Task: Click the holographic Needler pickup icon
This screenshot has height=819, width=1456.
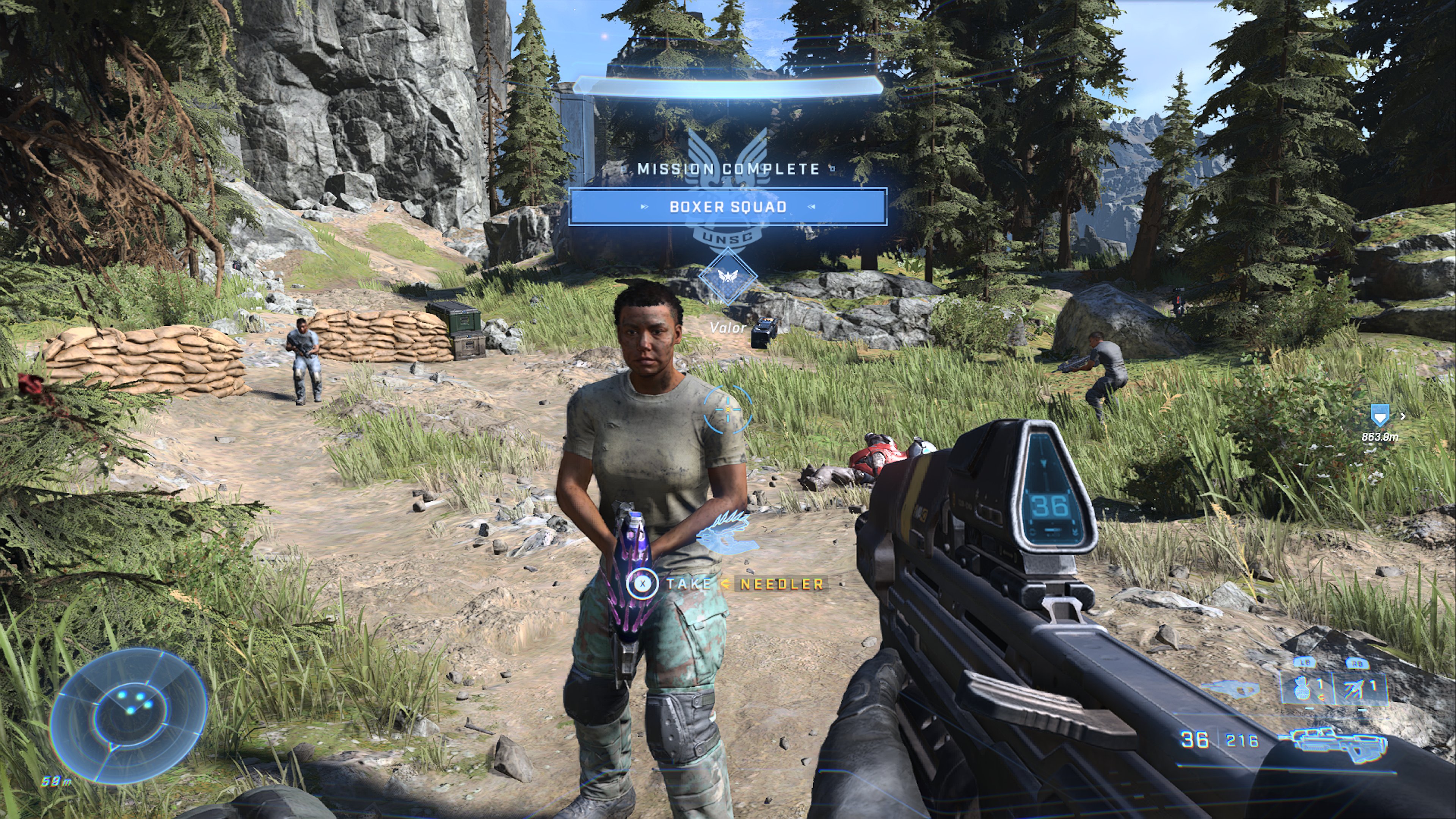Action: tap(725, 533)
